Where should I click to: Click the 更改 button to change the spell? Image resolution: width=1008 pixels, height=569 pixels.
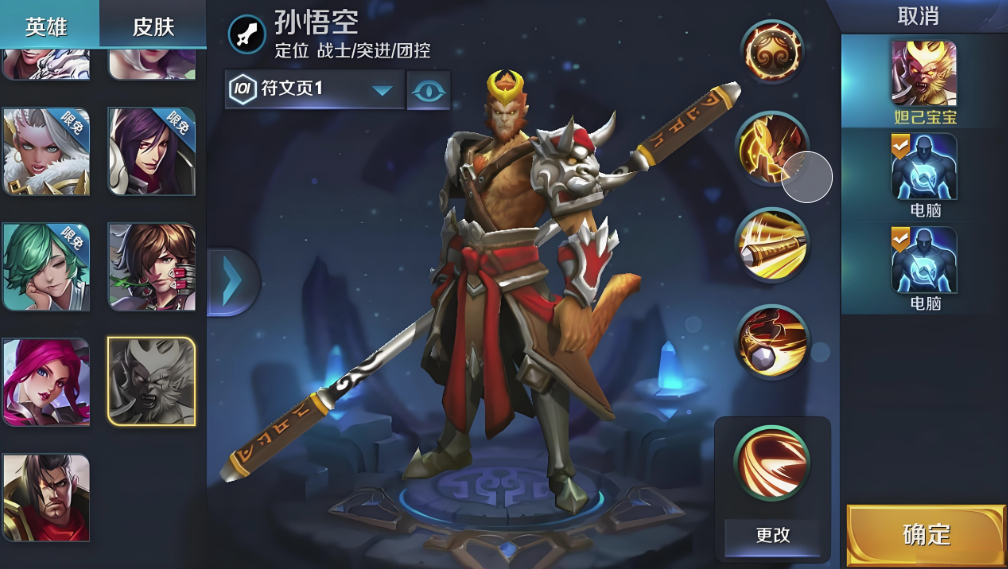point(772,535)
